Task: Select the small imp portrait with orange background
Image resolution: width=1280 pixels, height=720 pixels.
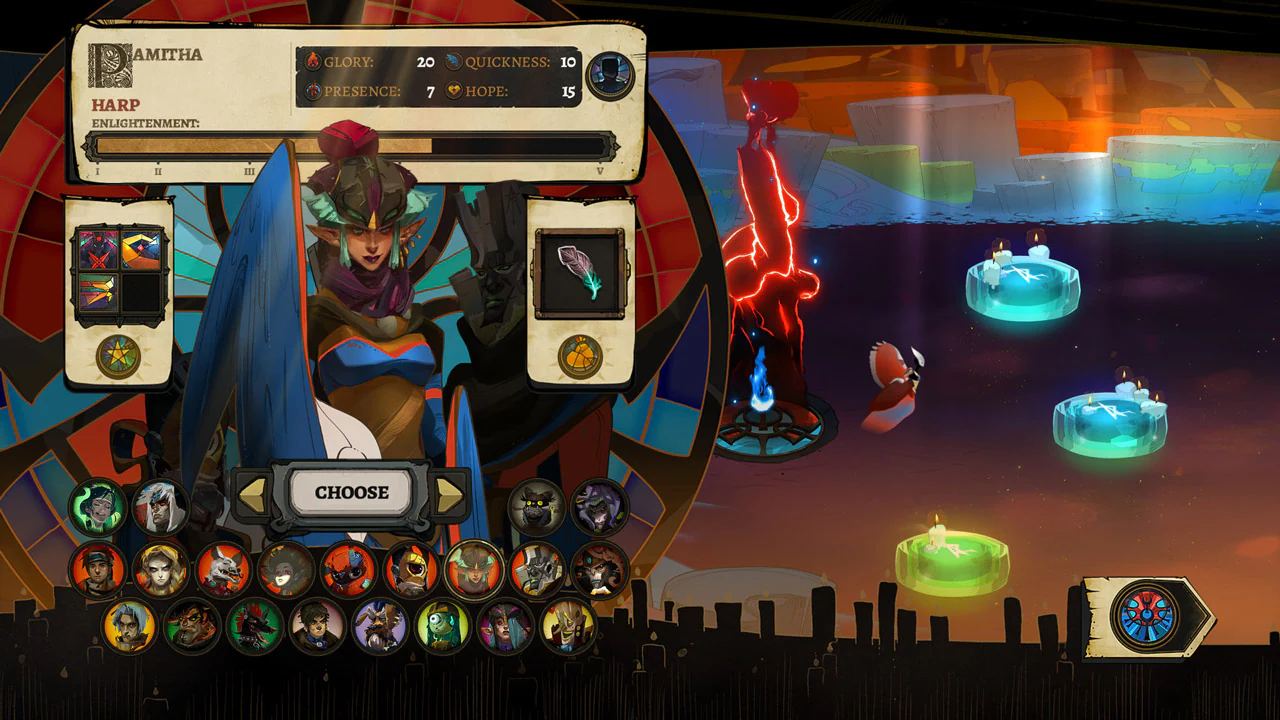Action: click(x=348, y=570)
